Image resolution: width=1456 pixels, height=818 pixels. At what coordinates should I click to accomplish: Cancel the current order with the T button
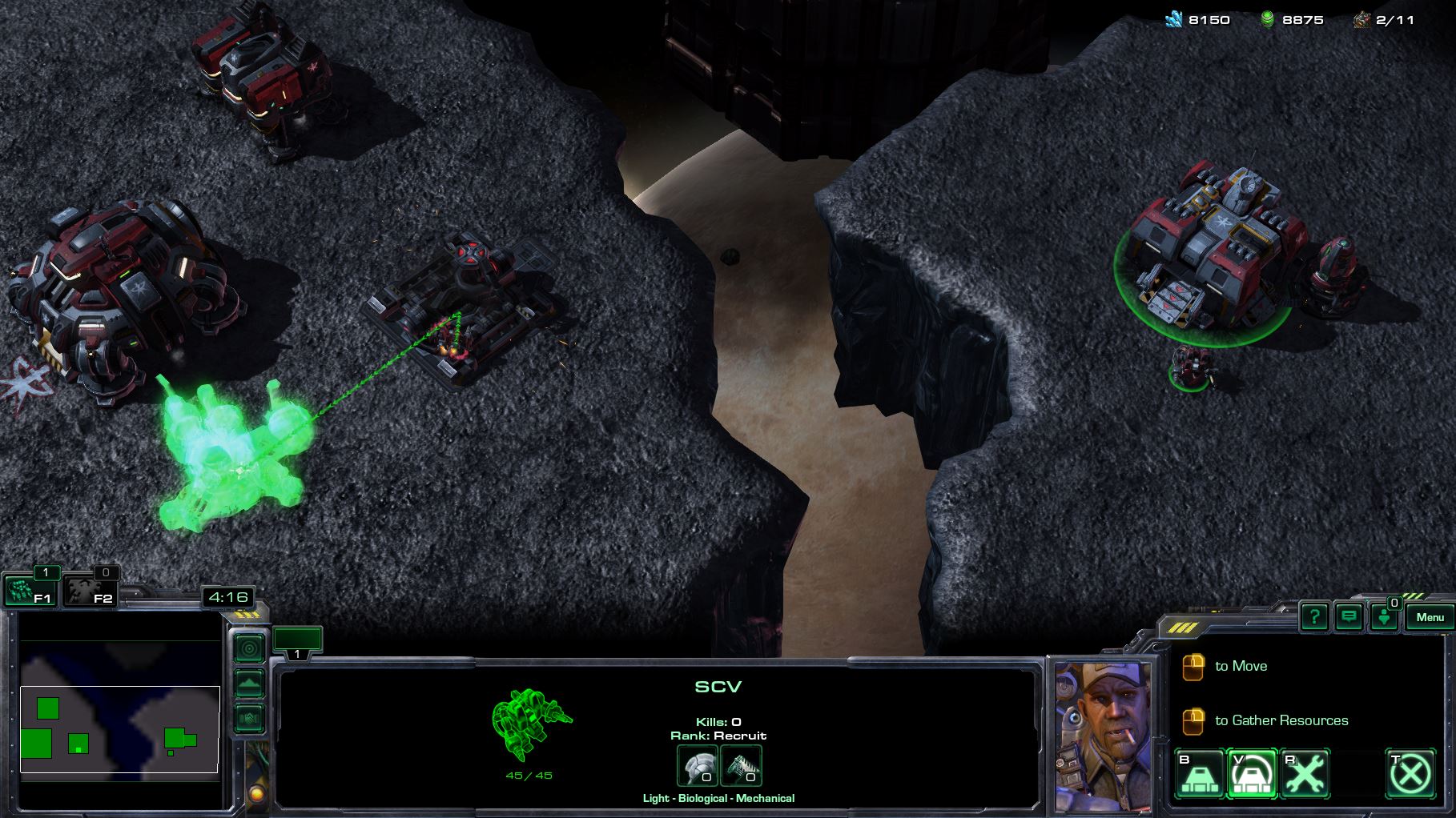click(1410, 774)
